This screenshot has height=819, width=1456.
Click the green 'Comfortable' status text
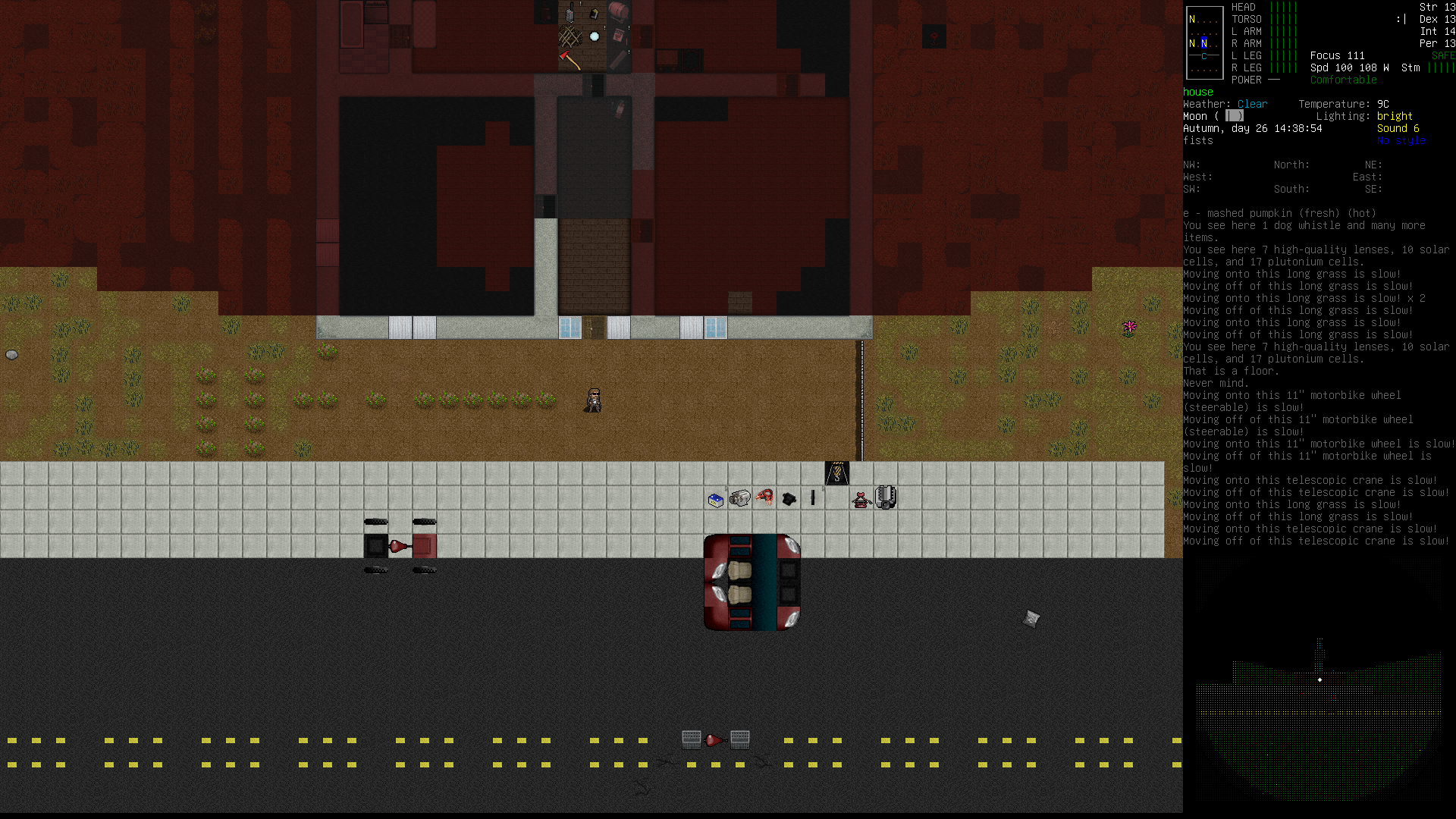click(x=1344, y=80)
